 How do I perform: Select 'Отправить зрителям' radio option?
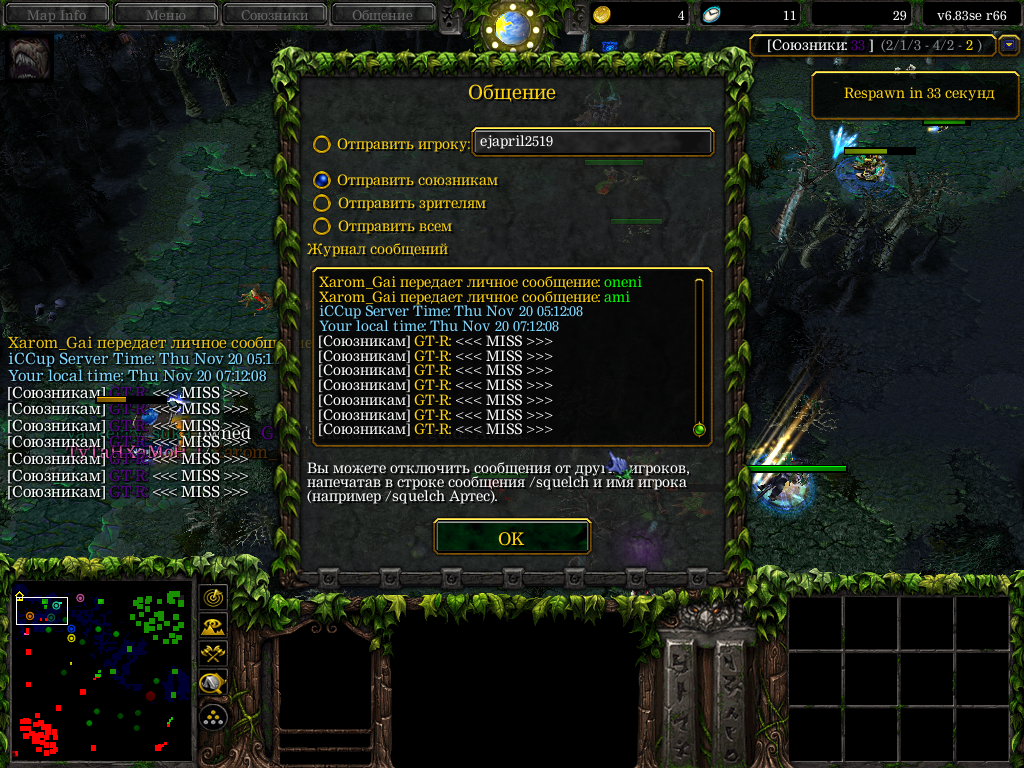click(322, 203)
